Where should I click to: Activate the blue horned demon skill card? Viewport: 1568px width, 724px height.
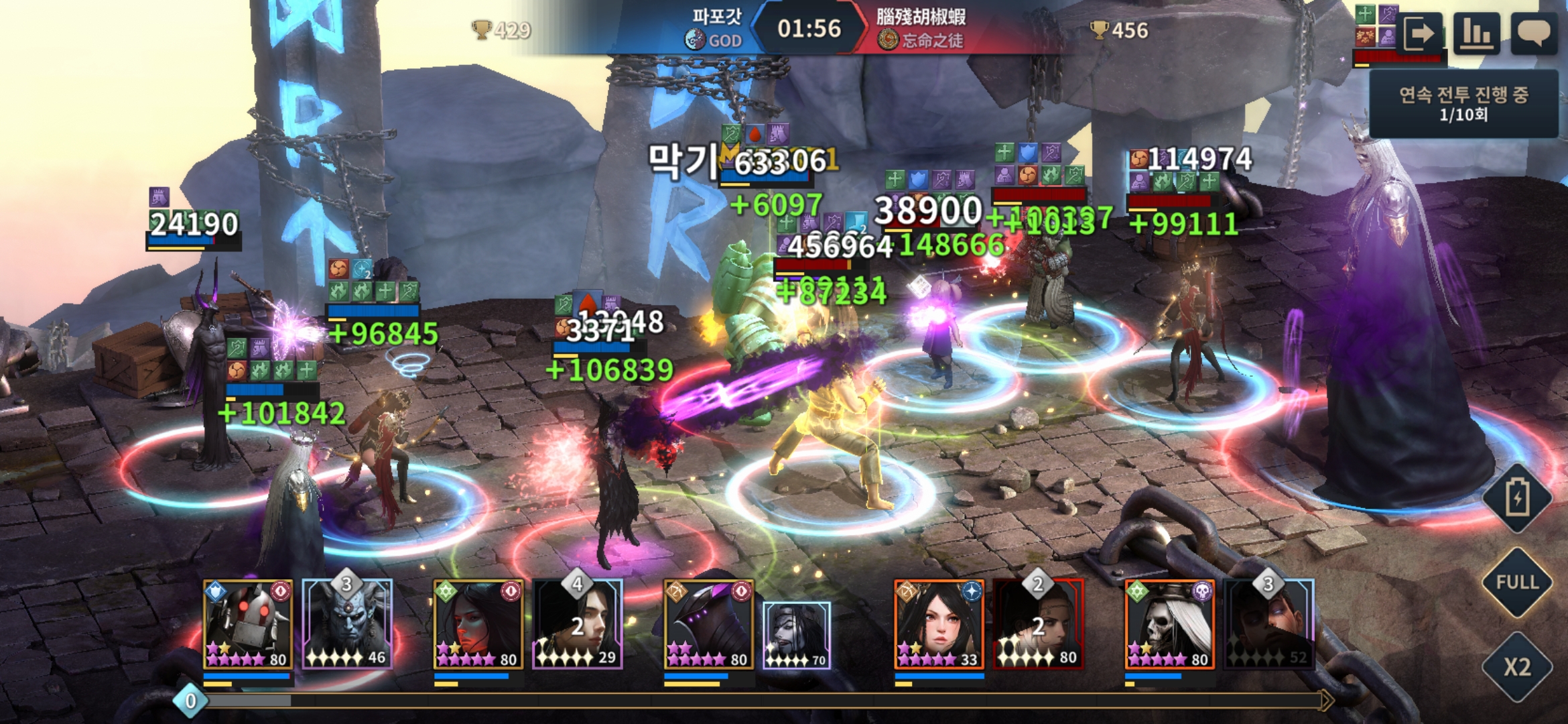(x=347, y=625)
